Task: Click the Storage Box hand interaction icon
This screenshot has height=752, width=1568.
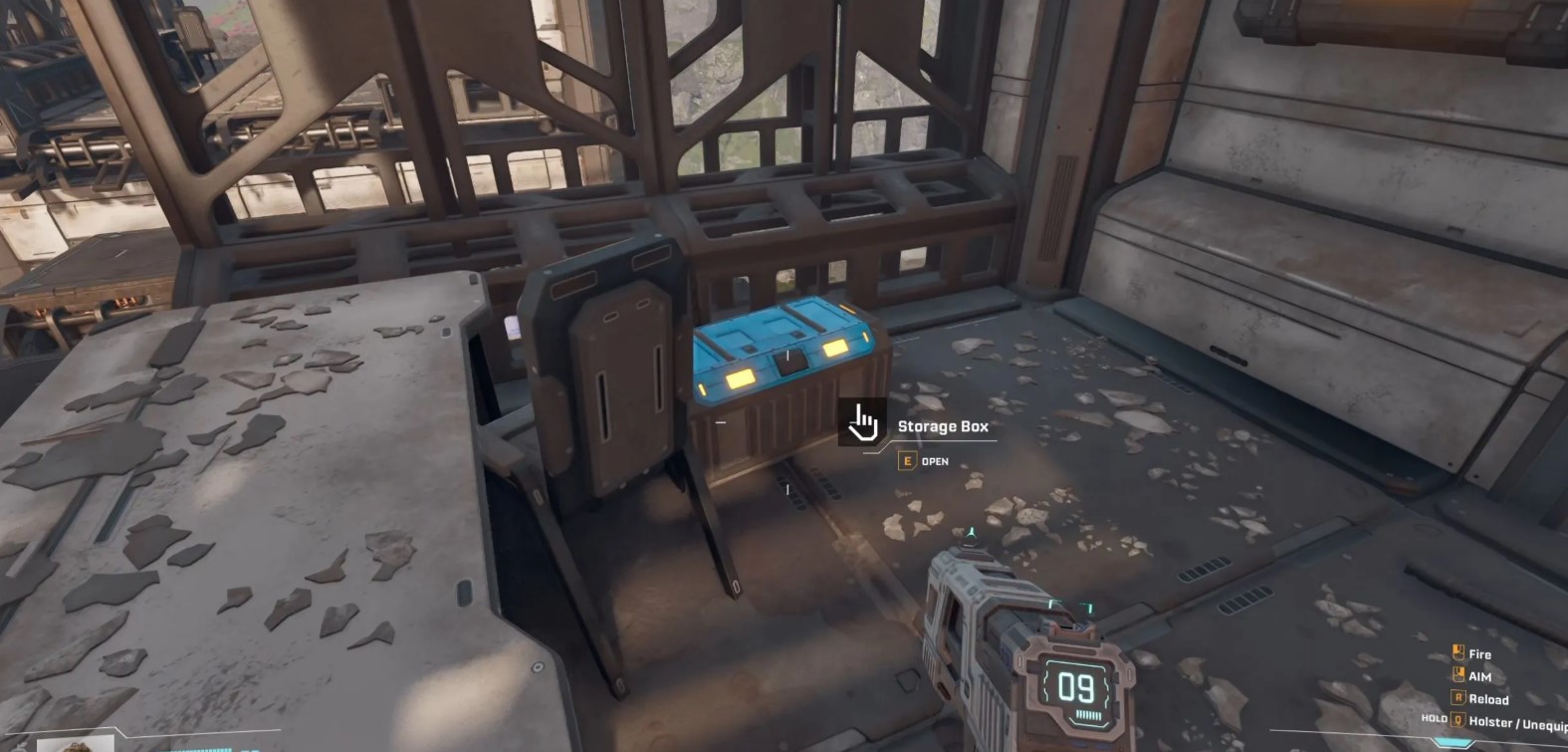Action: point(862,422)
